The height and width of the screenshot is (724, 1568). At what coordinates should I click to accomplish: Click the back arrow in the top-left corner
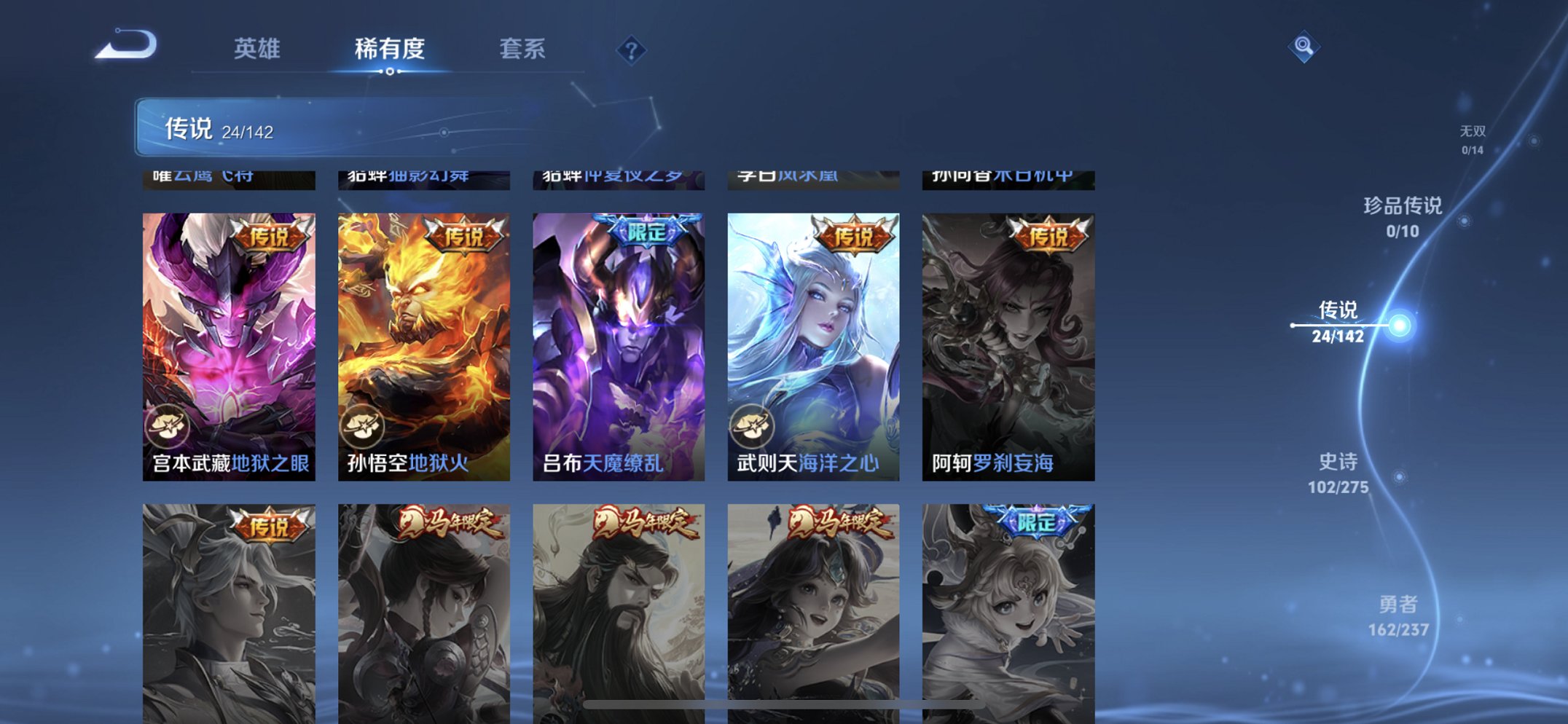click(131, 47)
